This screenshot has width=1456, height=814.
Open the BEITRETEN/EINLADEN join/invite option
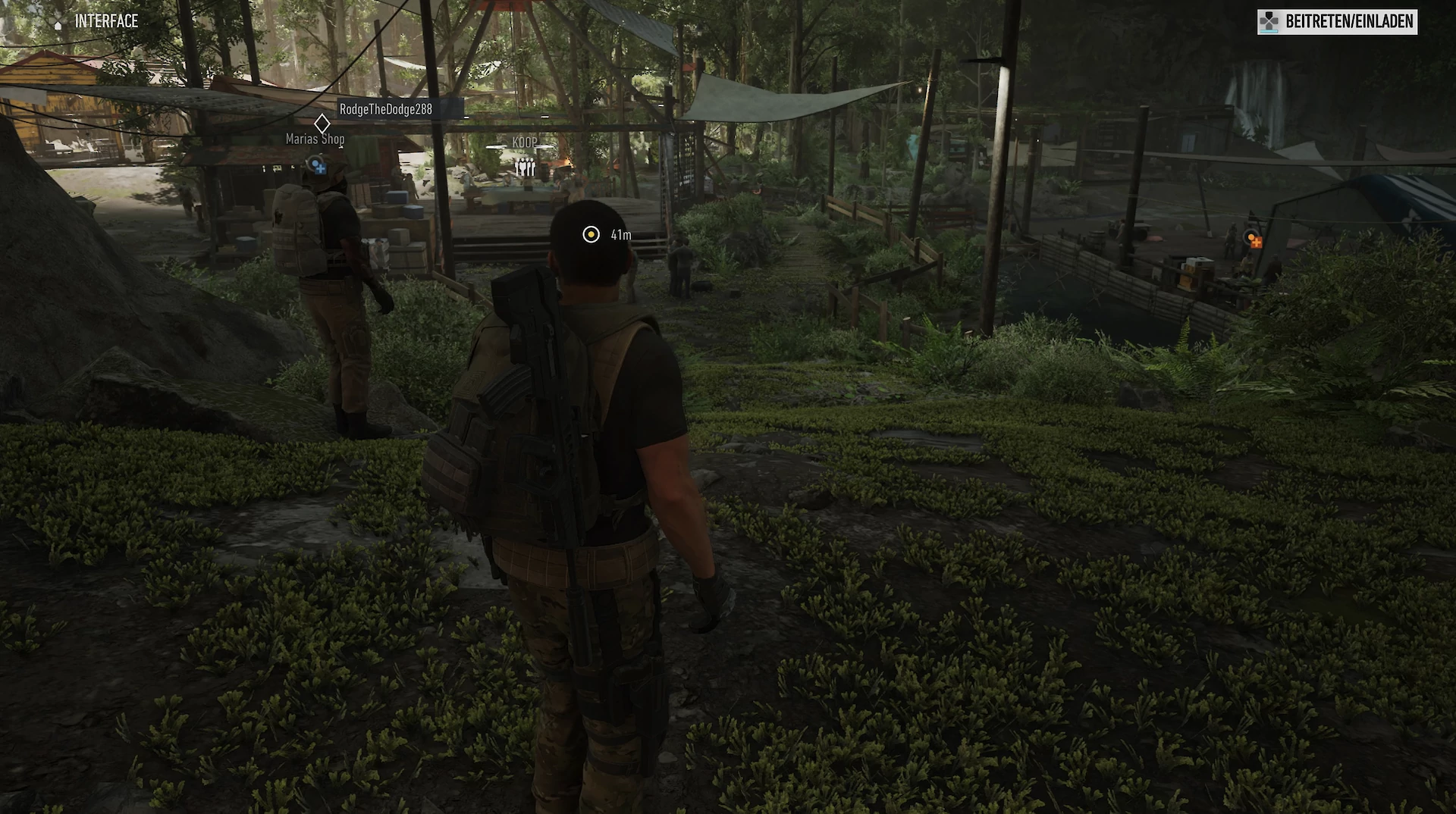1337,22
